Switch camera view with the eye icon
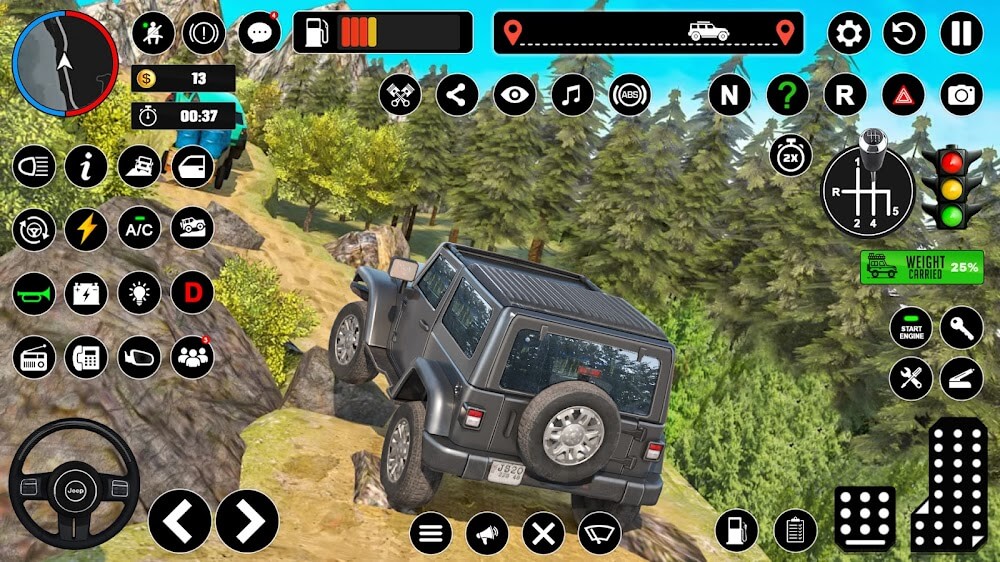 (515, 95)
